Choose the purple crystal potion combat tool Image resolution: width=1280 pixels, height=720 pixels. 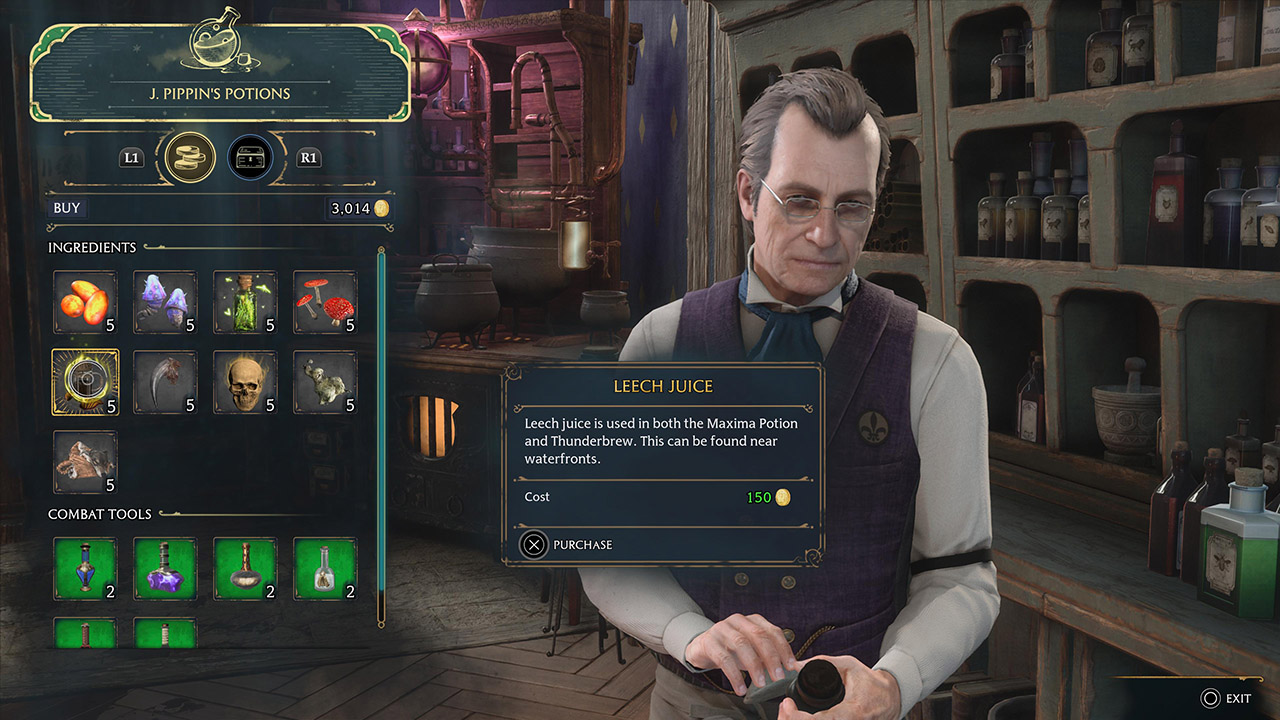165,569
